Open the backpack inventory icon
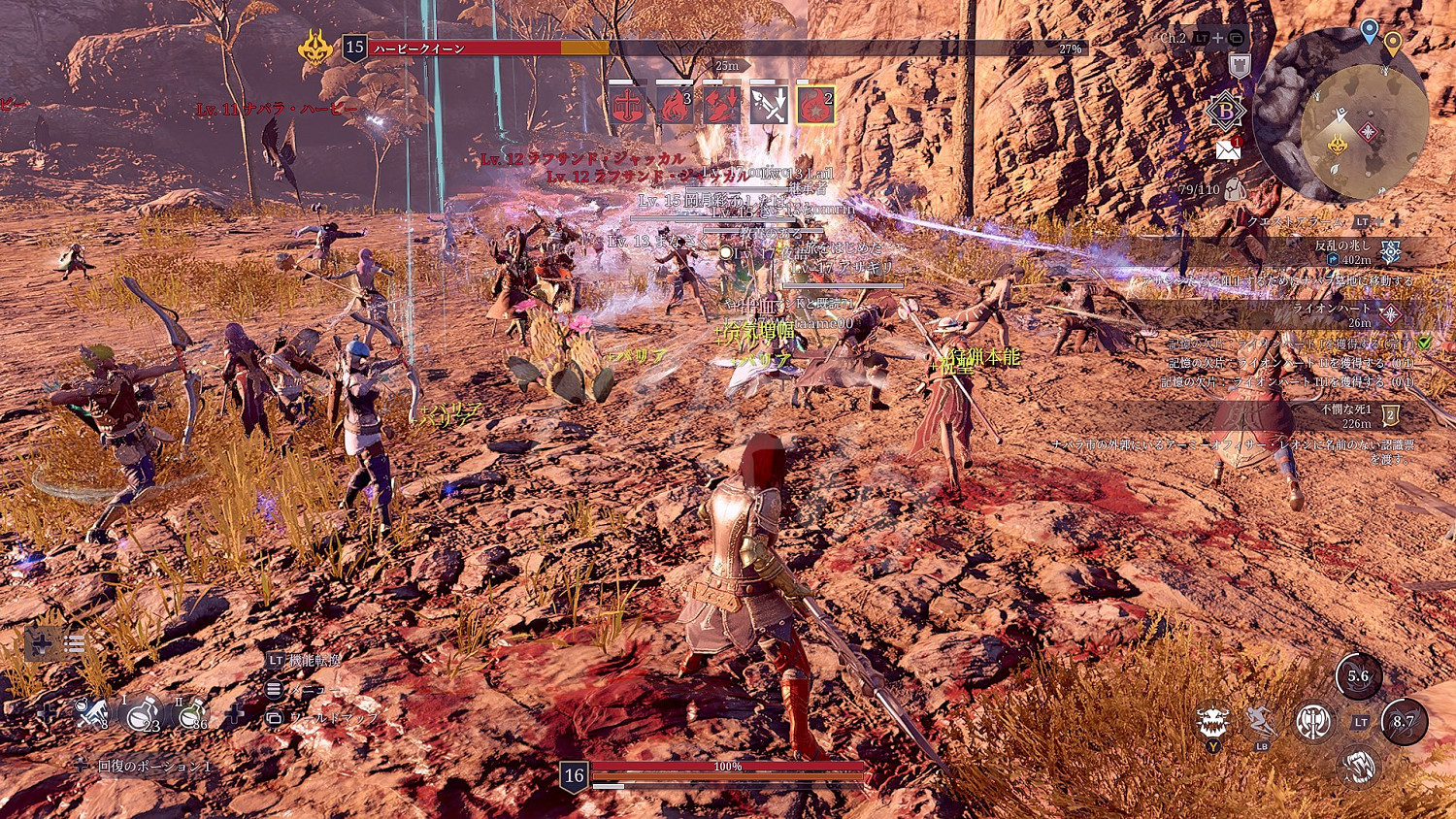Screen dimensions: 1456x819 click(1236, 189)
